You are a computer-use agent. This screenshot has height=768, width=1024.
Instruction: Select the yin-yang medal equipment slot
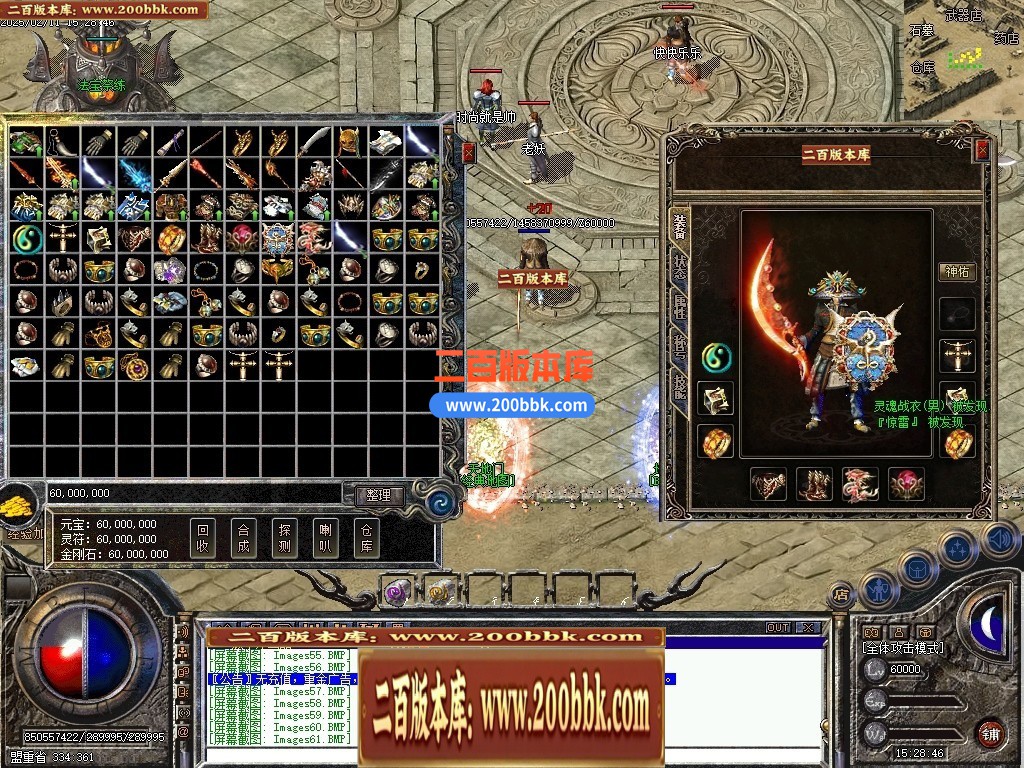(x=716, y=356)
